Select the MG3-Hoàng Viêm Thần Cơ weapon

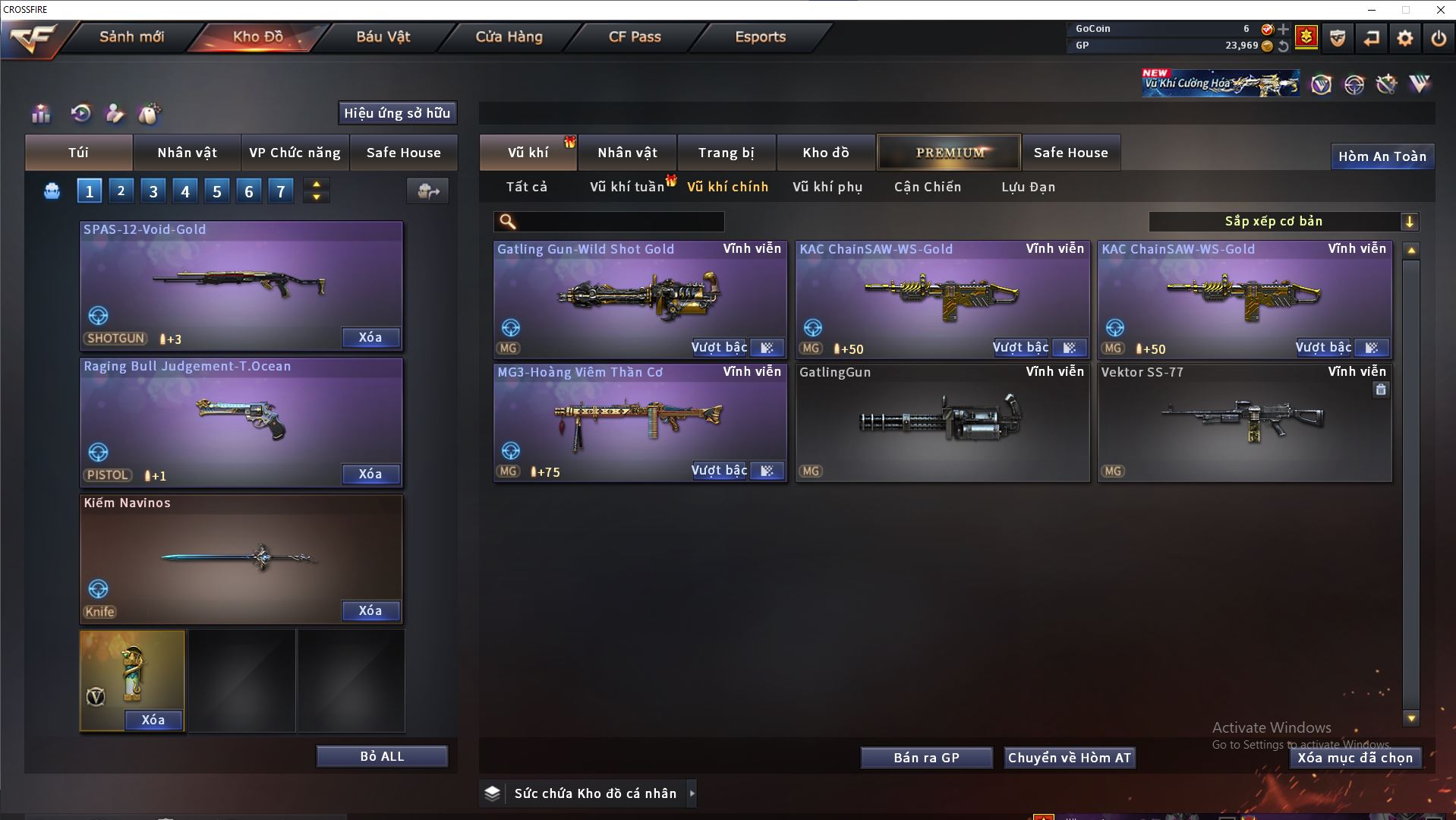[x=639, y=421]
